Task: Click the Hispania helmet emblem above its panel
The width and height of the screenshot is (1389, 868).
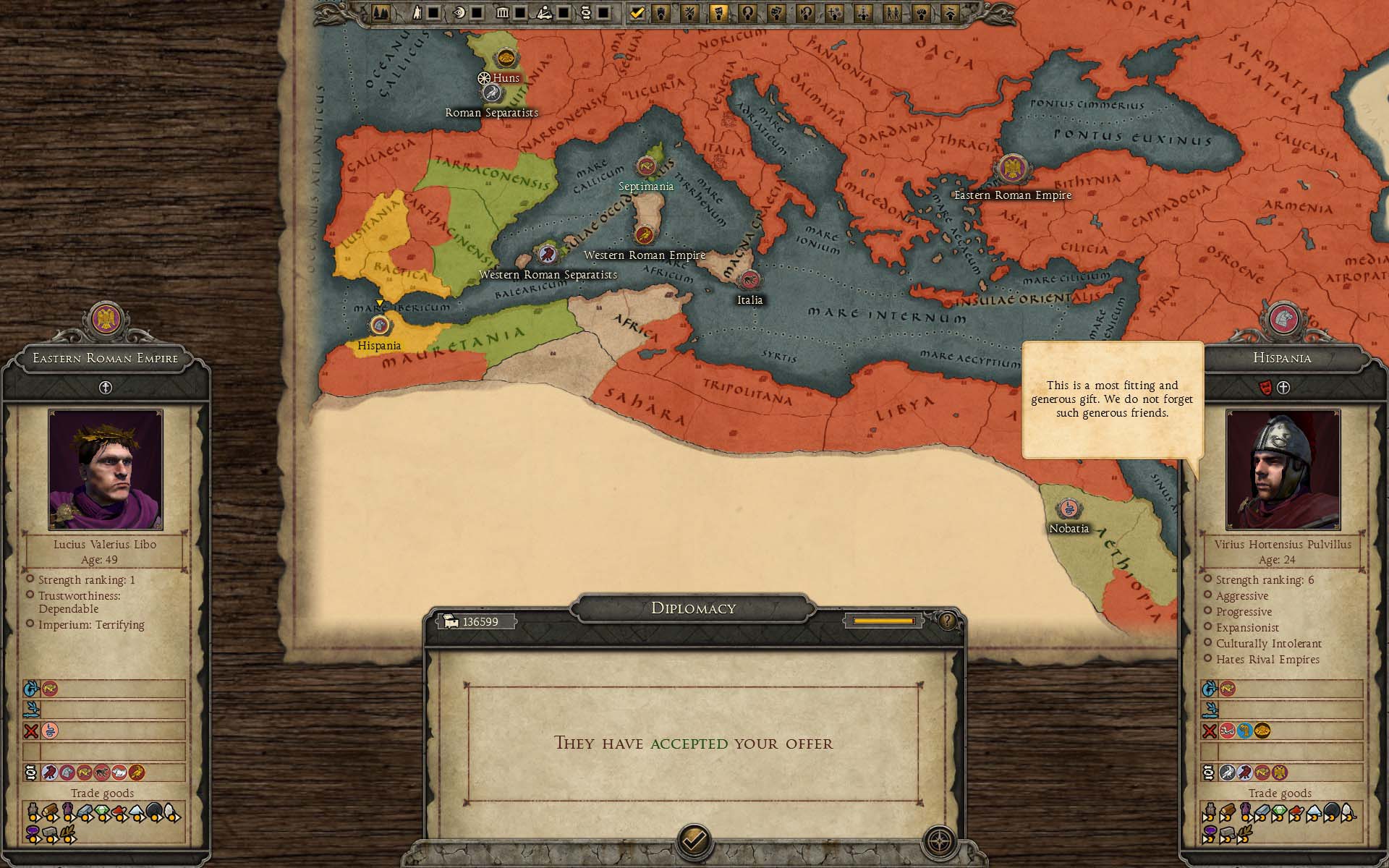Action: pyautogui.click(x=1283, y=318)
